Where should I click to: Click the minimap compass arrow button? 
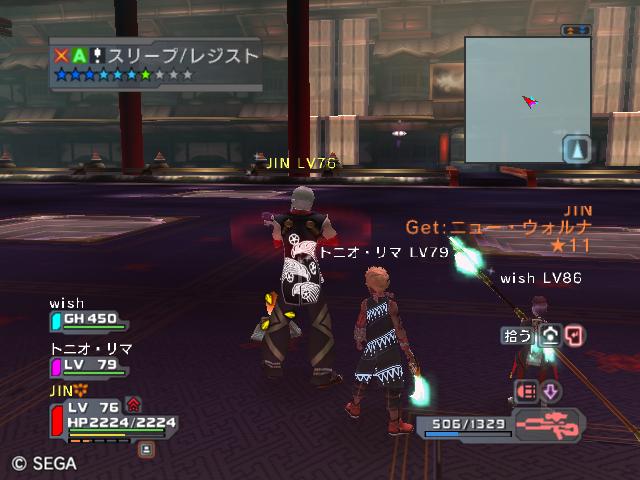coord(576,150)
